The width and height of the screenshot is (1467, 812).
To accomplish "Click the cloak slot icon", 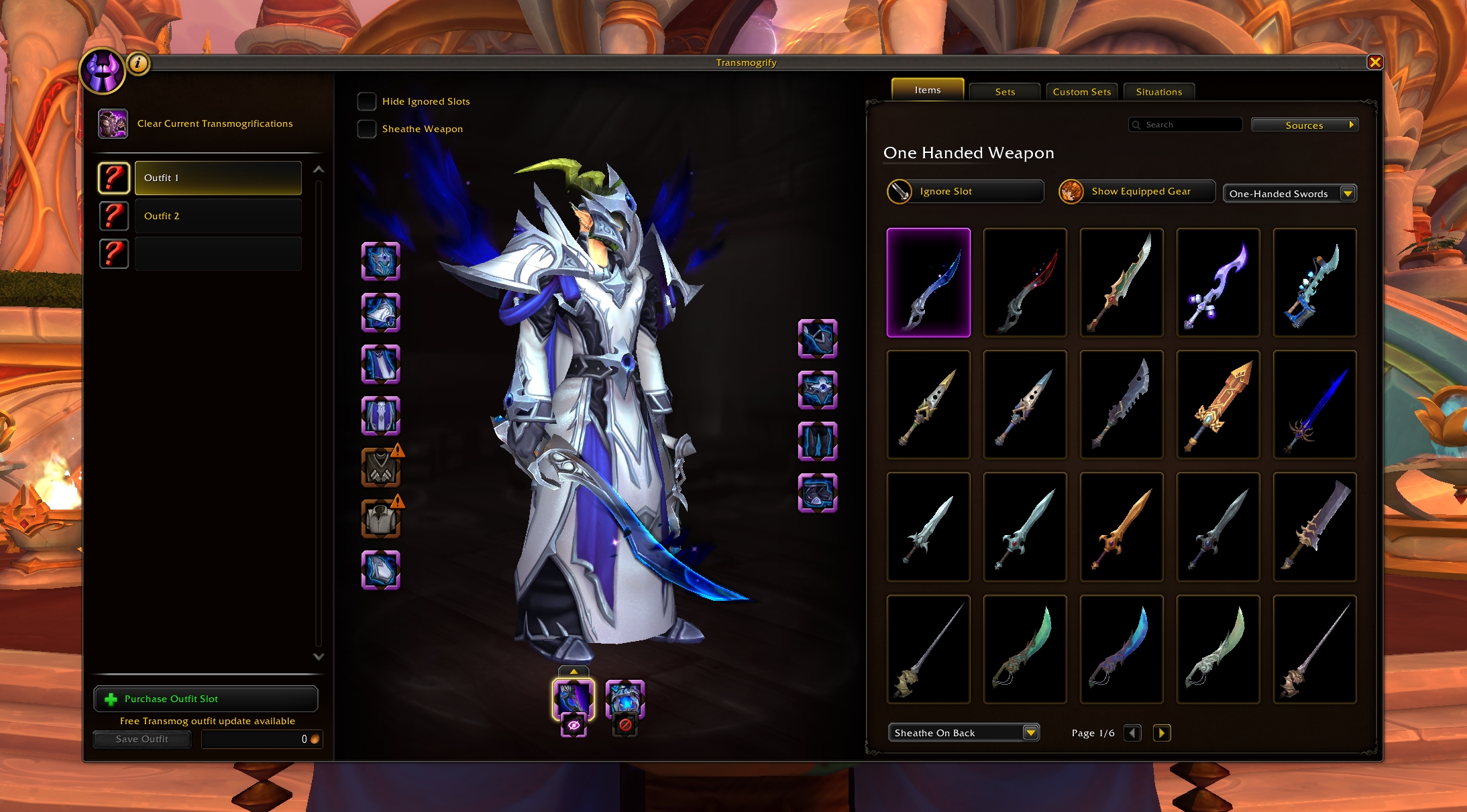I will point(380,364).
